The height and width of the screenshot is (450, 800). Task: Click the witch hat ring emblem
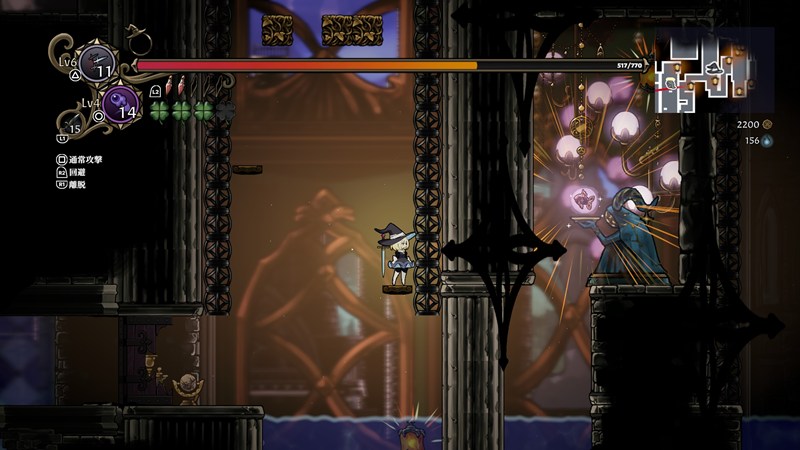[138, 40]
